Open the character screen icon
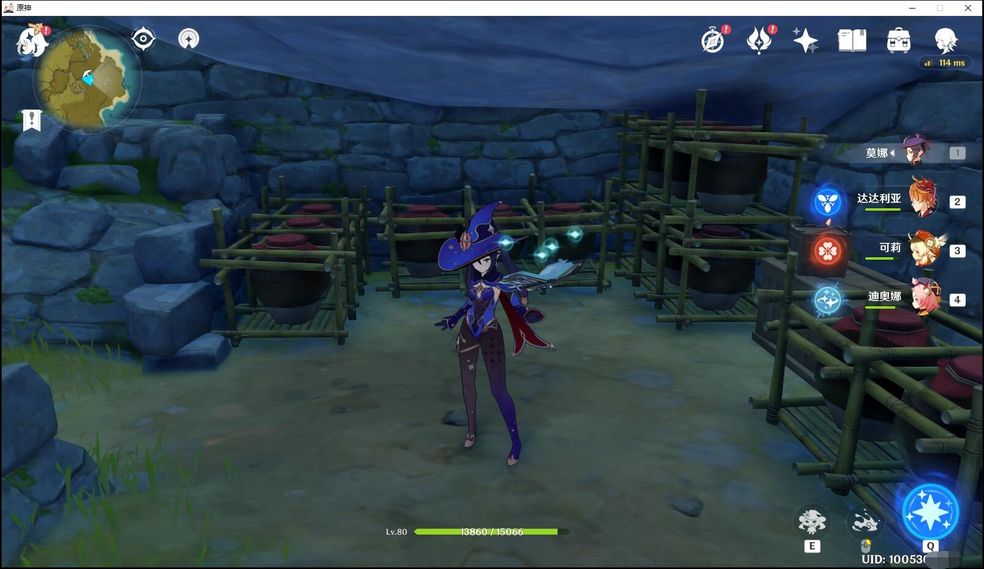Screen dimensions: 984x569 pos(945,40)
